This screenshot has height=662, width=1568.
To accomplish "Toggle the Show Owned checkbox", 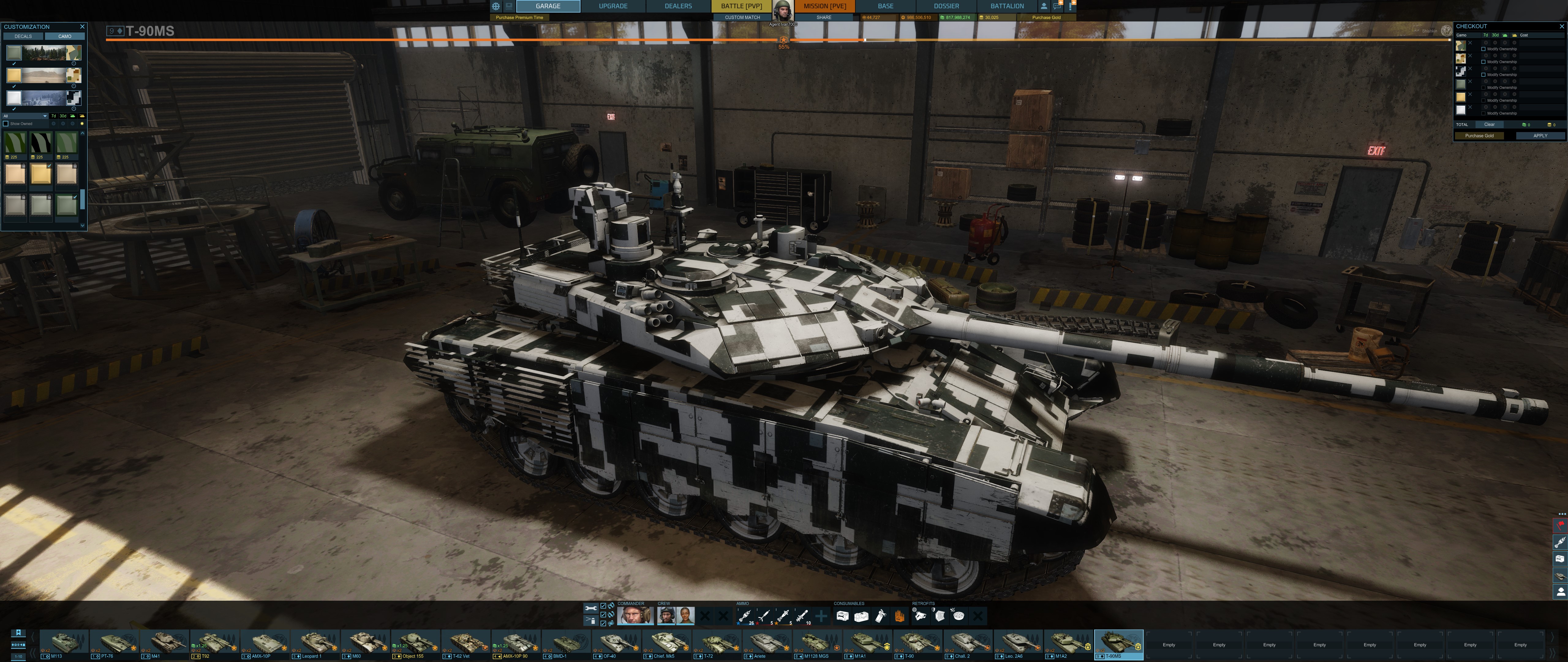I will 6,124.
